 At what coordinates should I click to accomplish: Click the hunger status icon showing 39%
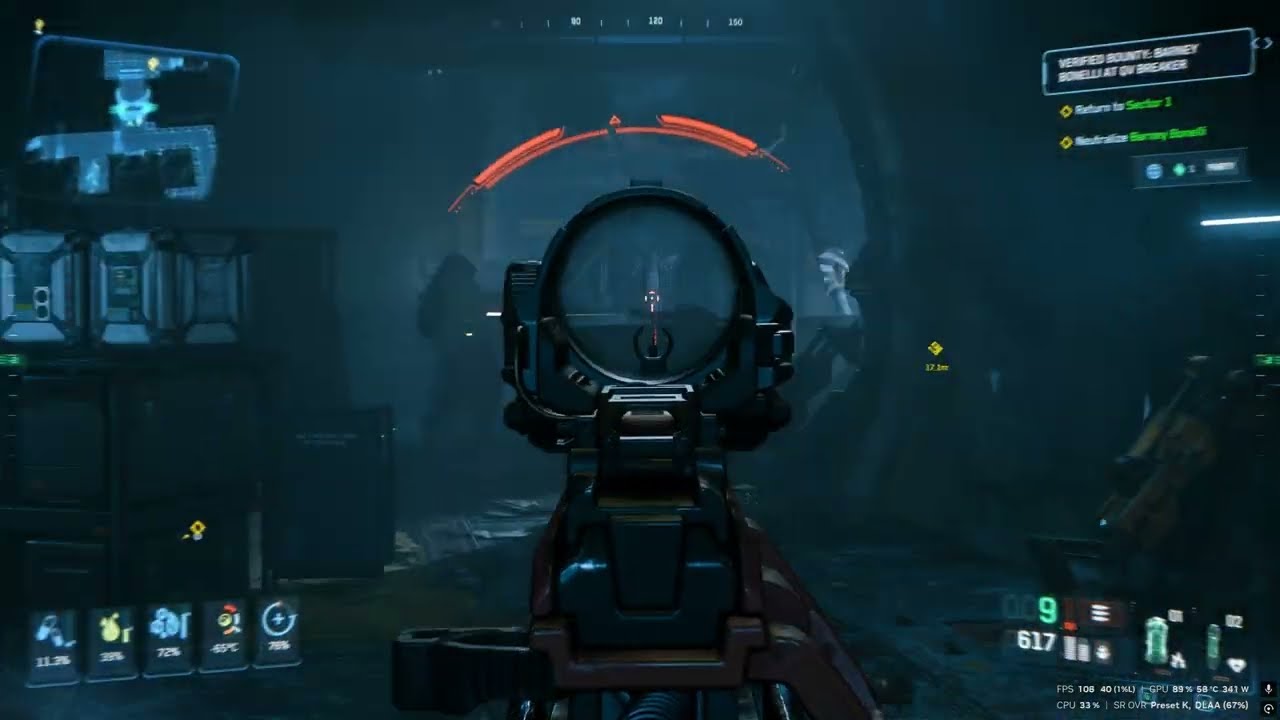coord(111,638)
